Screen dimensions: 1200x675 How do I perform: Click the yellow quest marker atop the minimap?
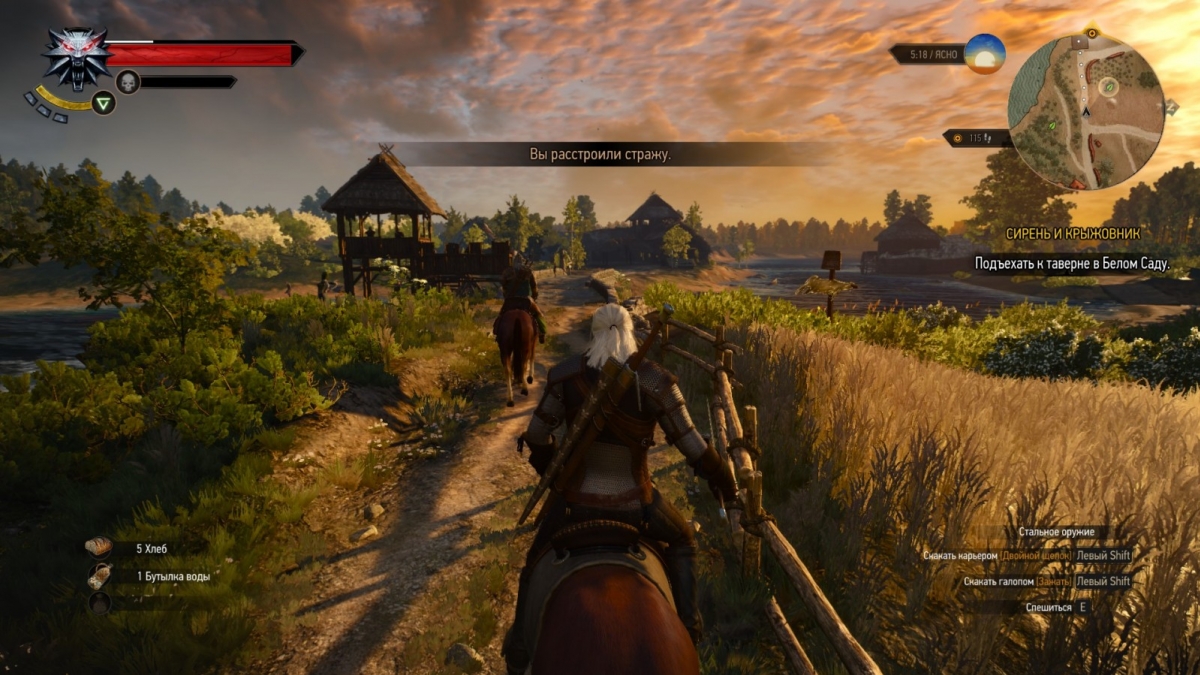(1092, 33)
